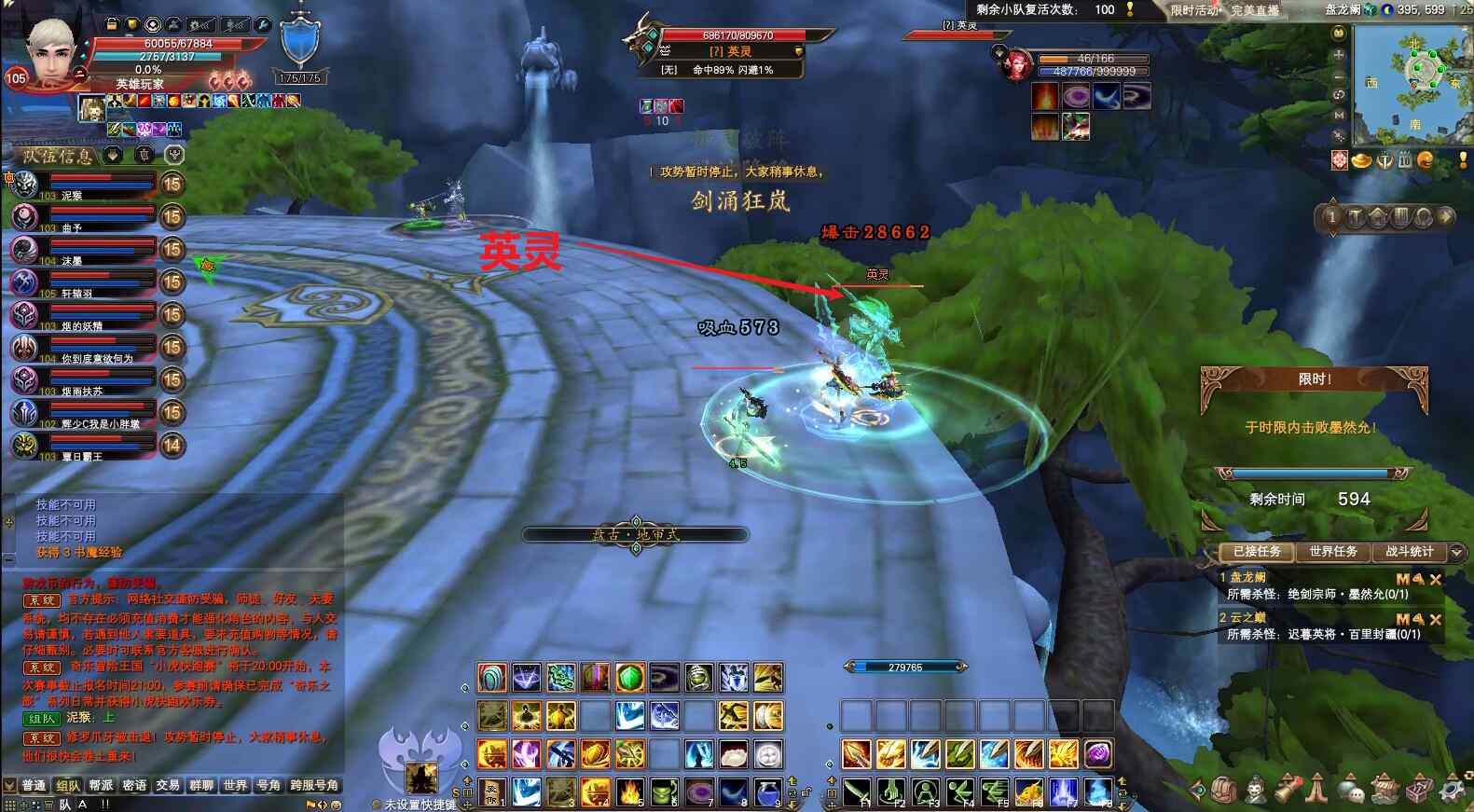Switch to the 世界任务 quest tab
Image resolution: width=1474 pixels, height=812 pixels.
coord(1332,551)
